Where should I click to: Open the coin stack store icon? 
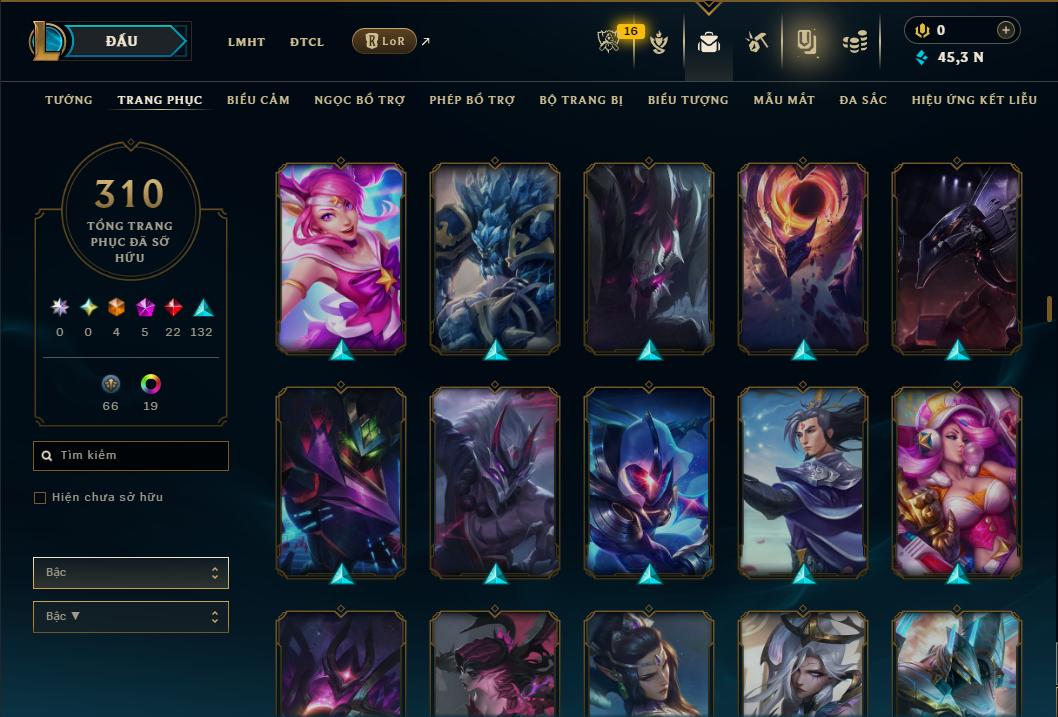[x=854, y=42]
